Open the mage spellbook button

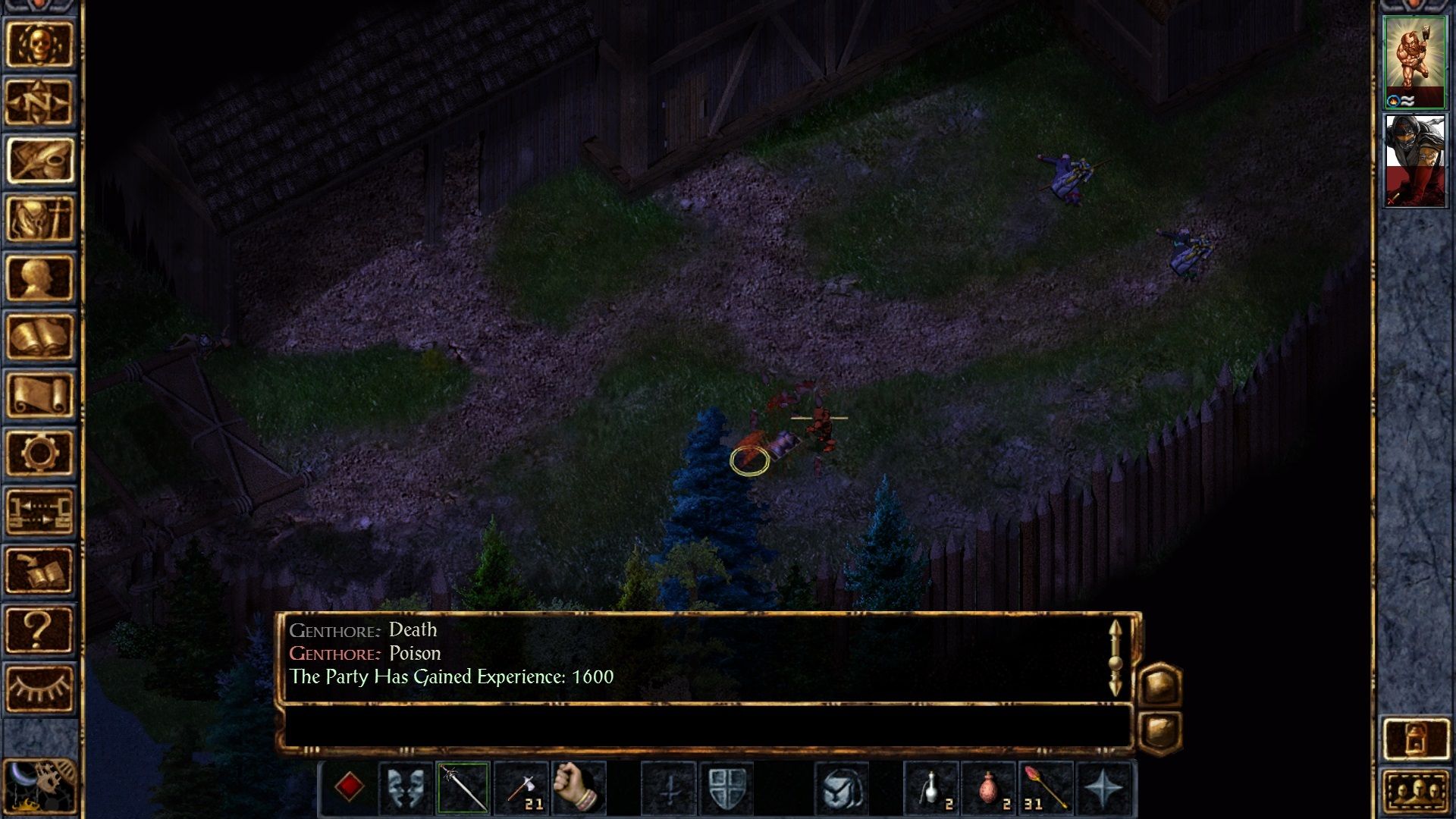coord(39,336)
